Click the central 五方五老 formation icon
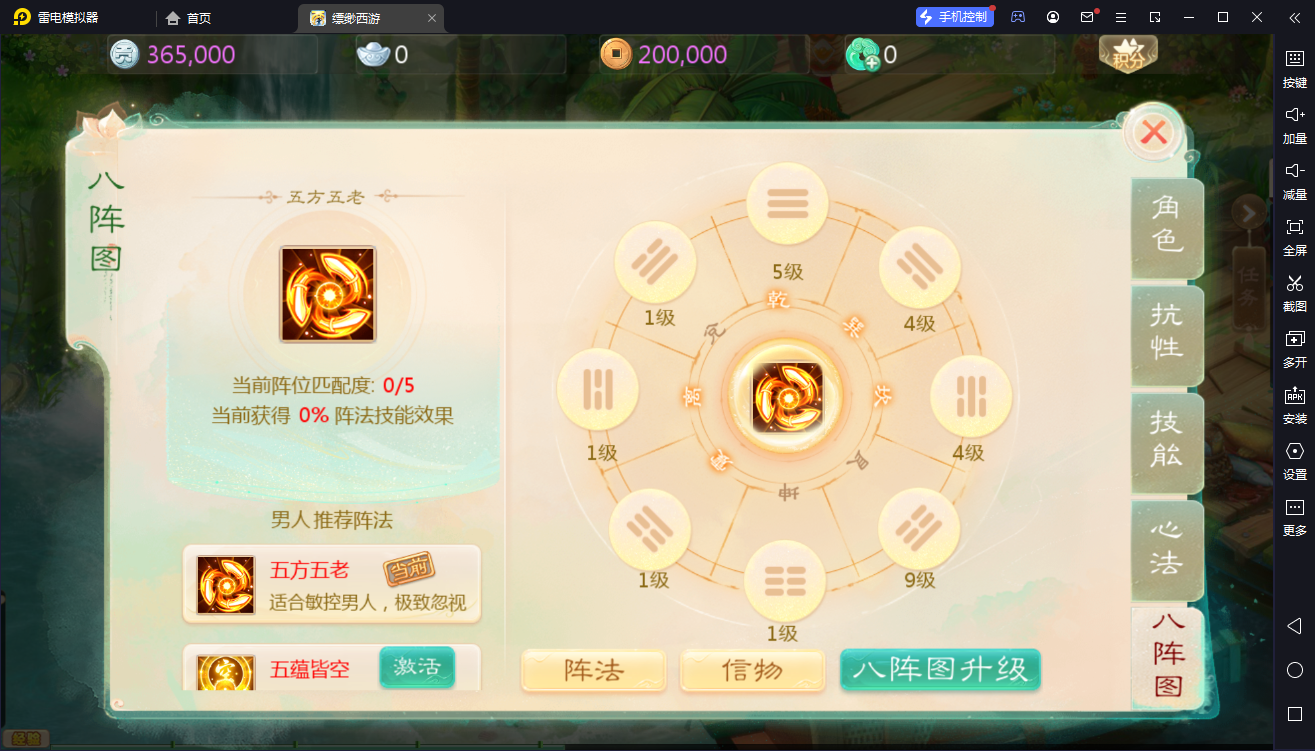The height and width of the screenshot is (751, 1315). [x=787, y=397]
